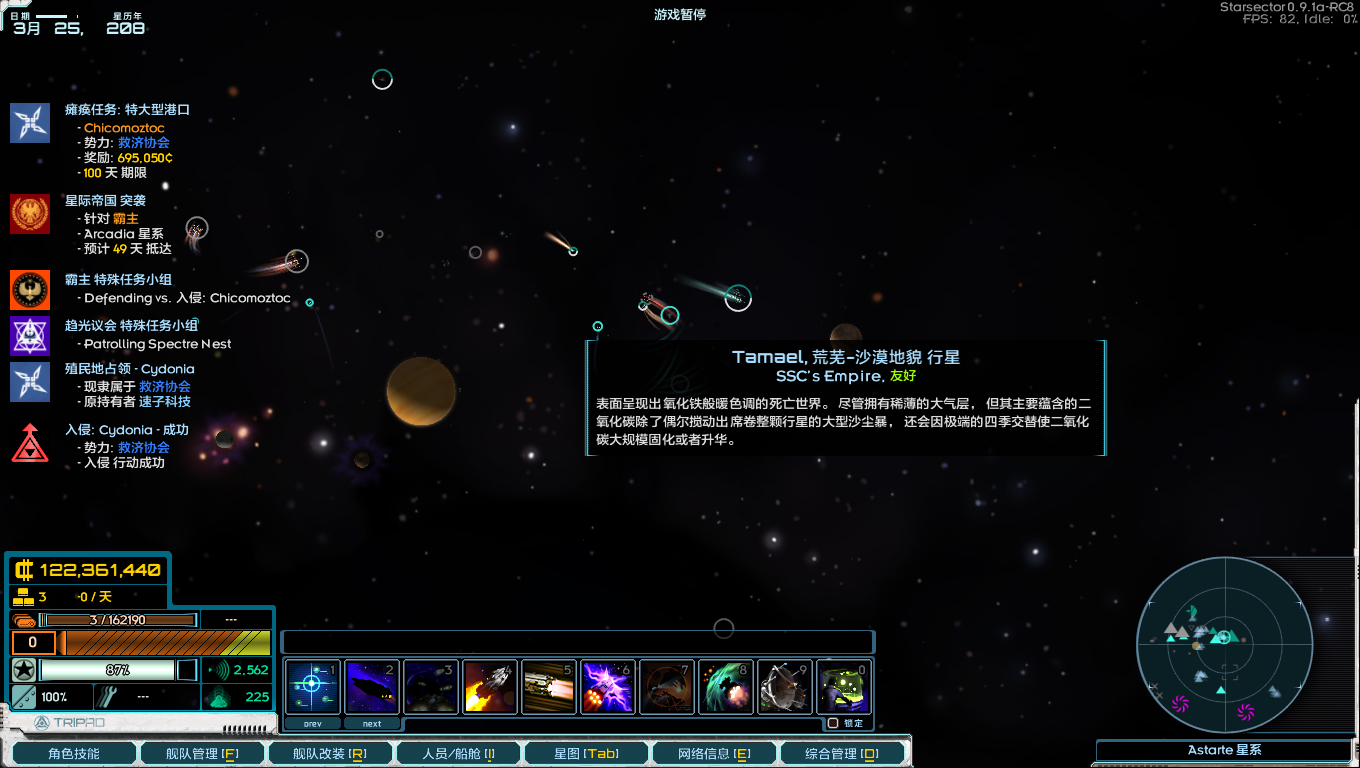Click the crosshair ability icon in slot 1
The image size is (1360, 768).
[312, 686]
